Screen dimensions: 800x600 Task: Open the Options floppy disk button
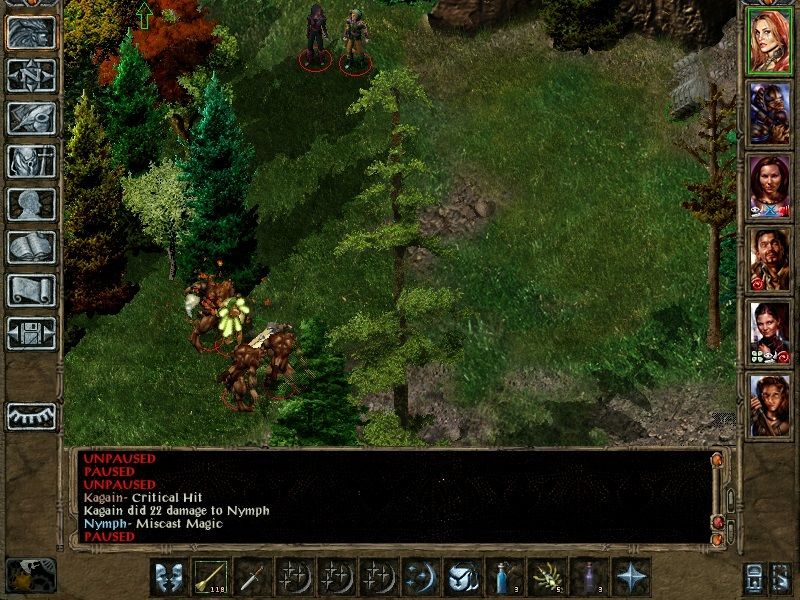click(31, 333)
